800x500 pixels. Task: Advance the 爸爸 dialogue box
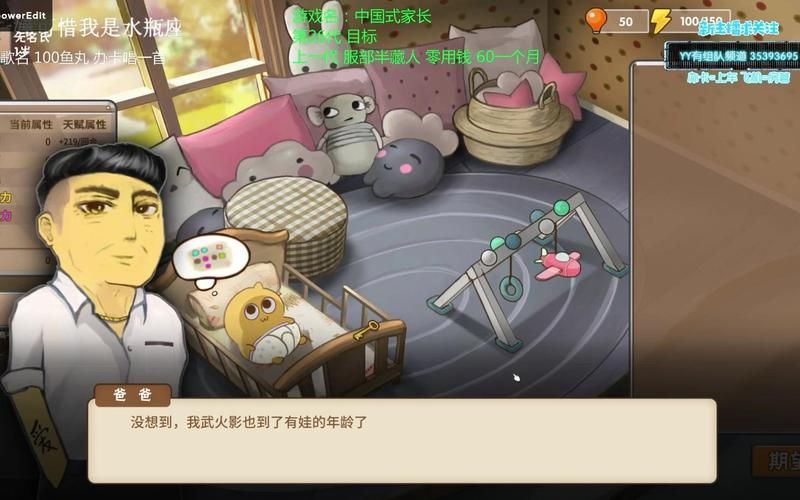401,440
